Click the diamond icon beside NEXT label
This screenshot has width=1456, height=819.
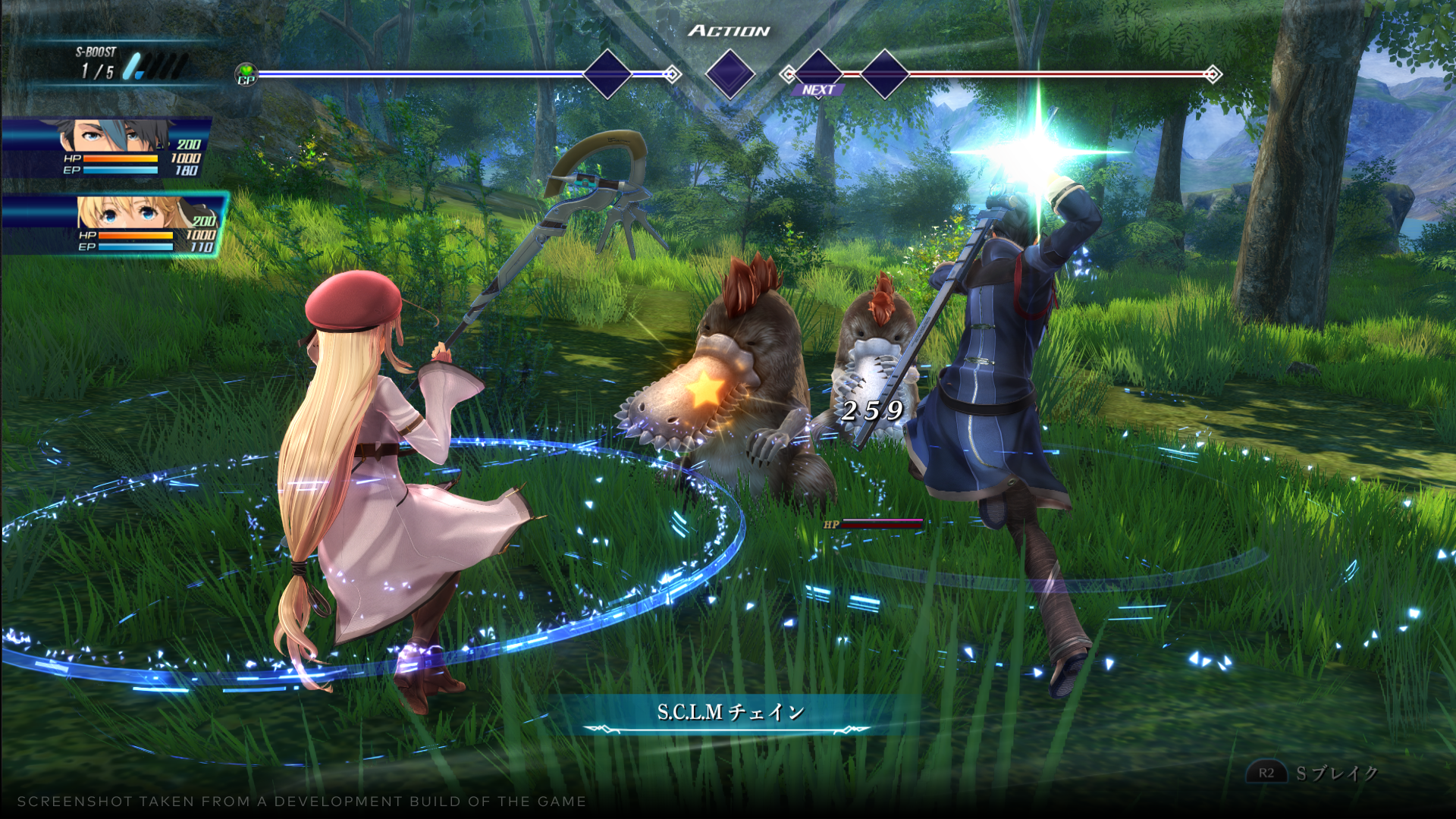tap(817, 75)
